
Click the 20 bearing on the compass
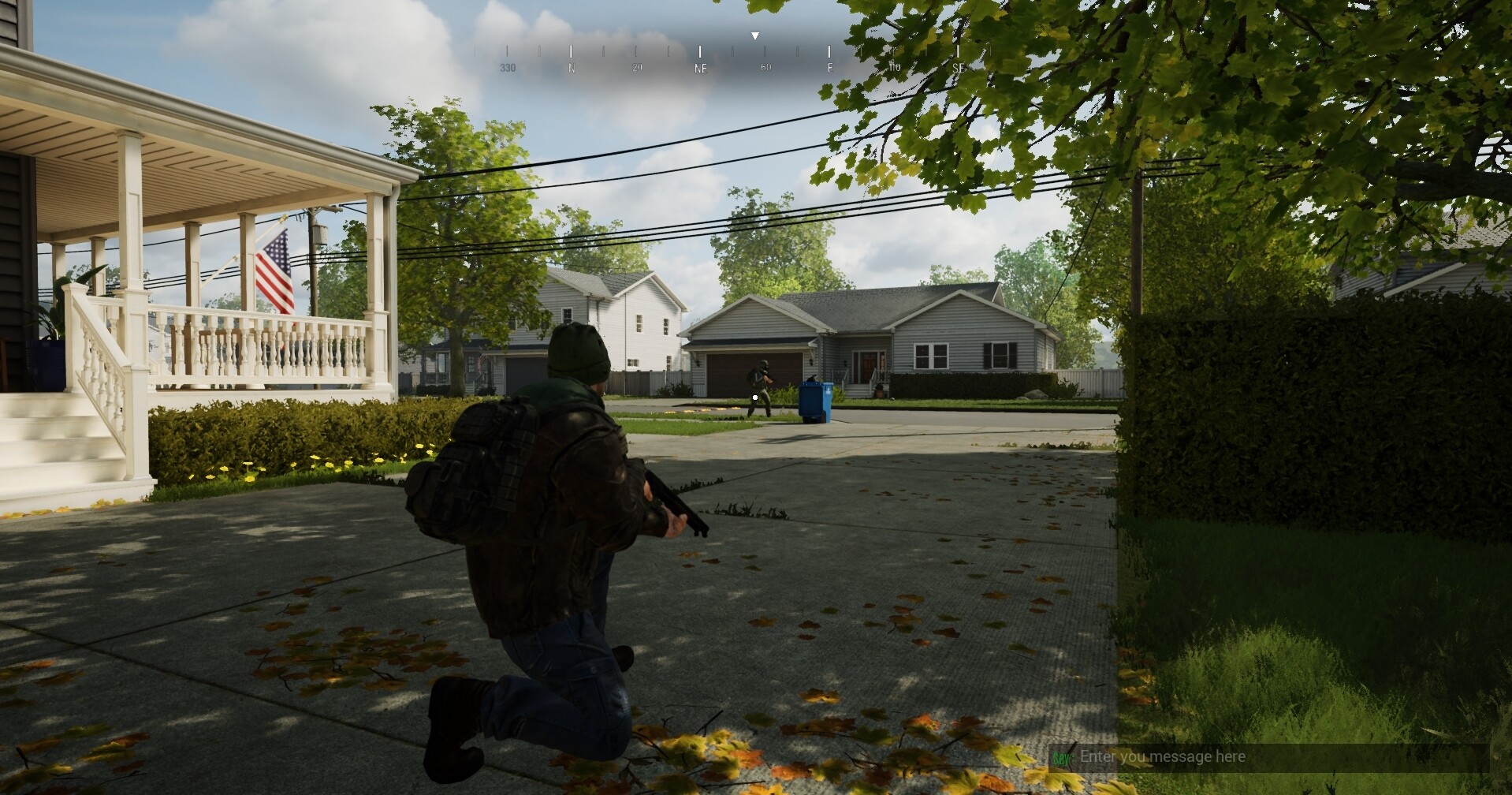click(635, 68)
